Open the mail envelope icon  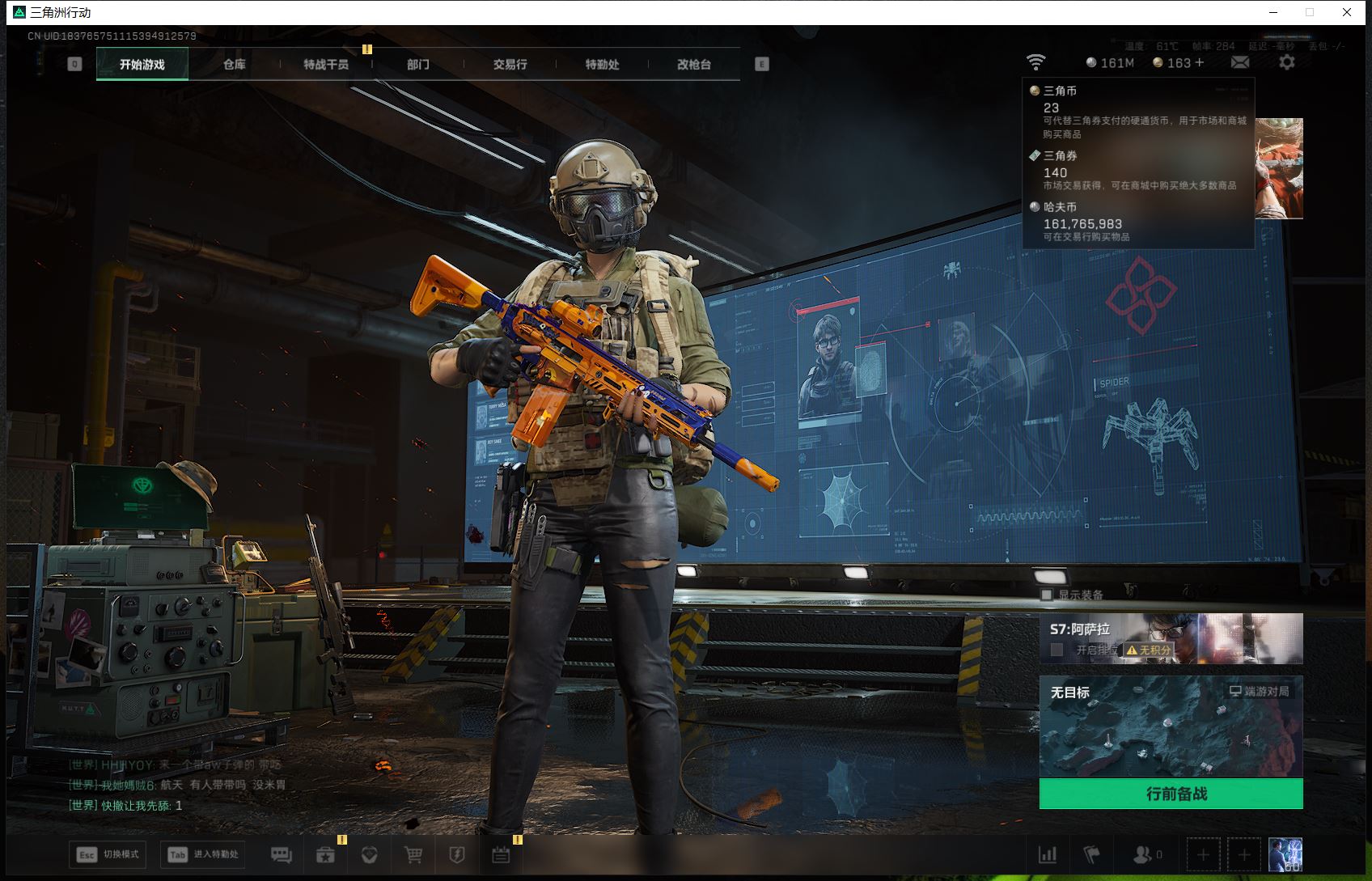[x=1240, y=62]
